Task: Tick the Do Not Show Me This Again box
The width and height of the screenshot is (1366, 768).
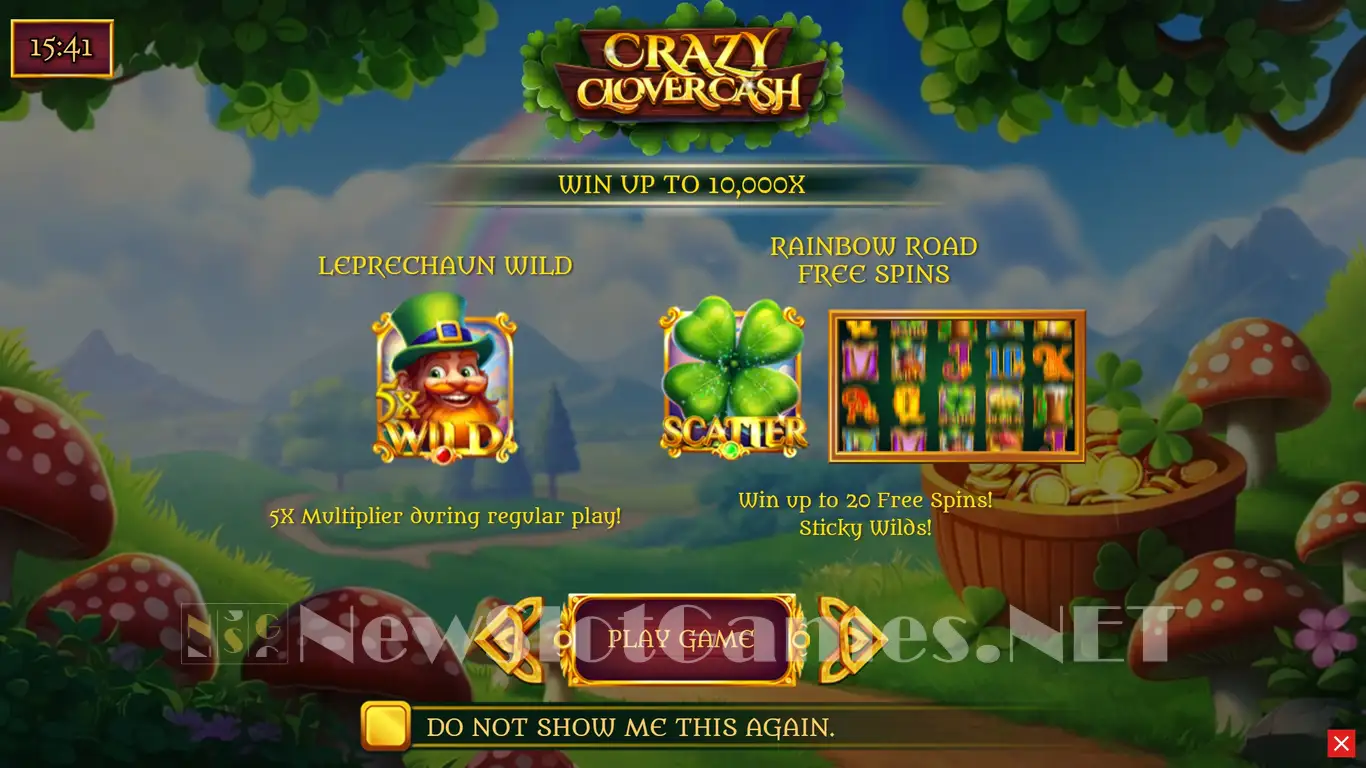Action: tap(386, 726)
